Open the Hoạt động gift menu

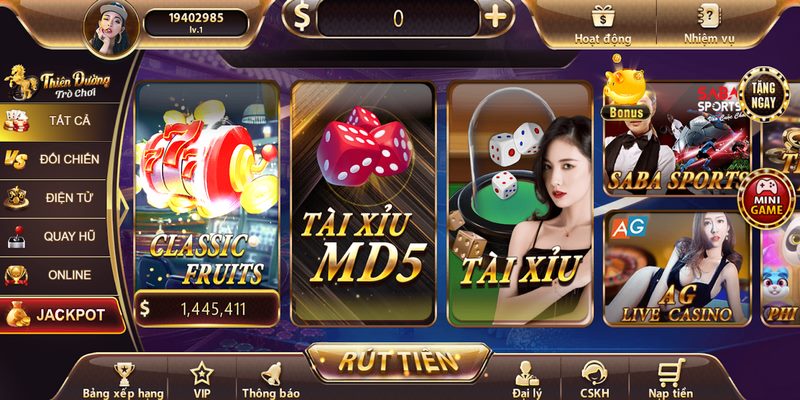(602, 24)
